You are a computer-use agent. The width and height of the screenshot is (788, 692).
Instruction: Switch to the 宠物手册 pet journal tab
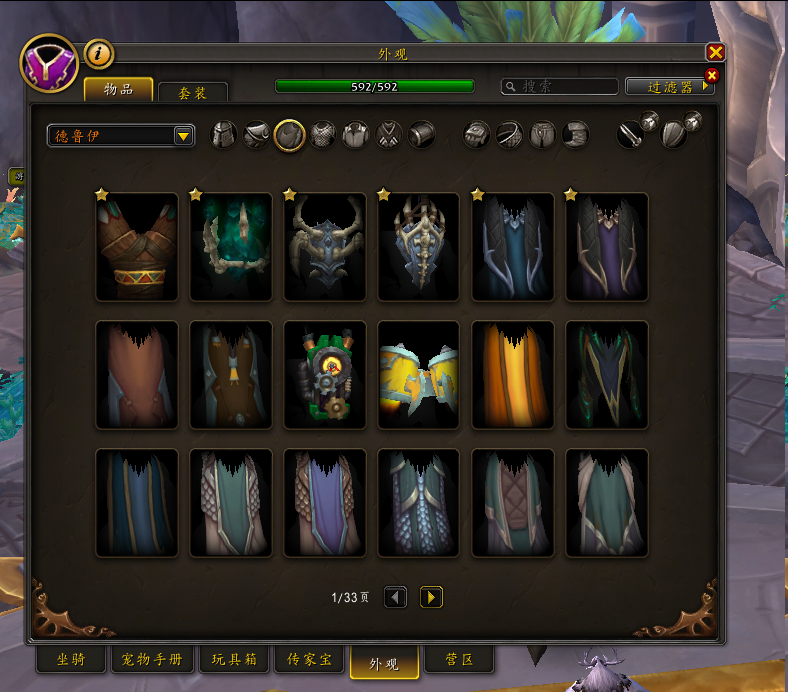152,661
